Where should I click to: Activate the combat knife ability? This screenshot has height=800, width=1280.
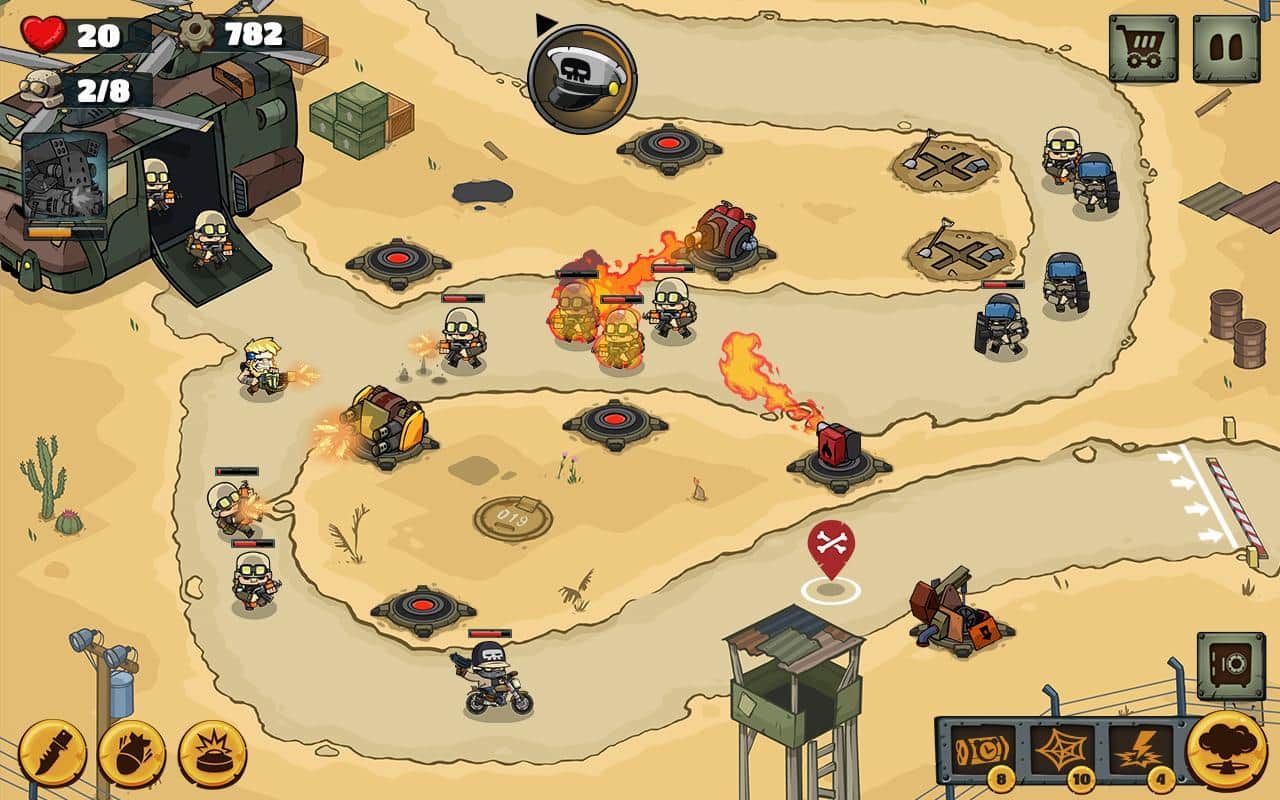click(52, 752)
